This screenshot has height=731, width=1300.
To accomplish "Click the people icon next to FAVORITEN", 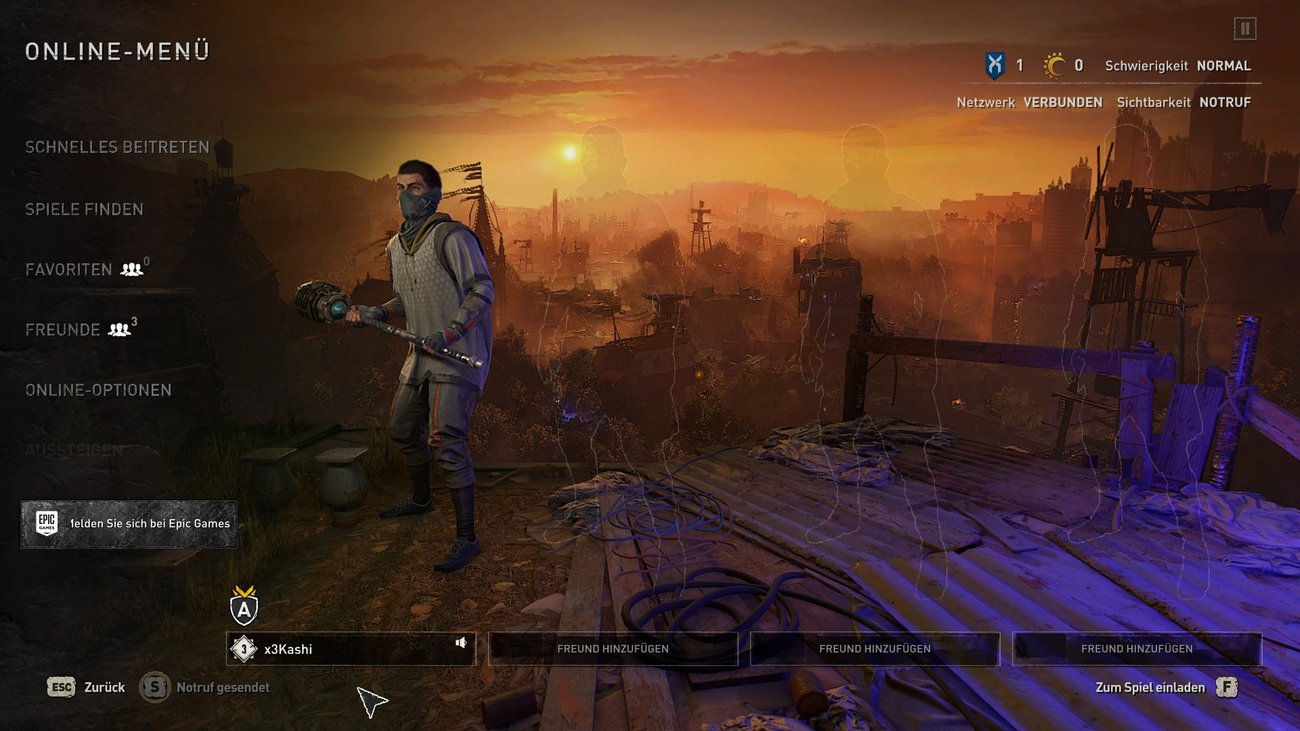I will [133, 268].
